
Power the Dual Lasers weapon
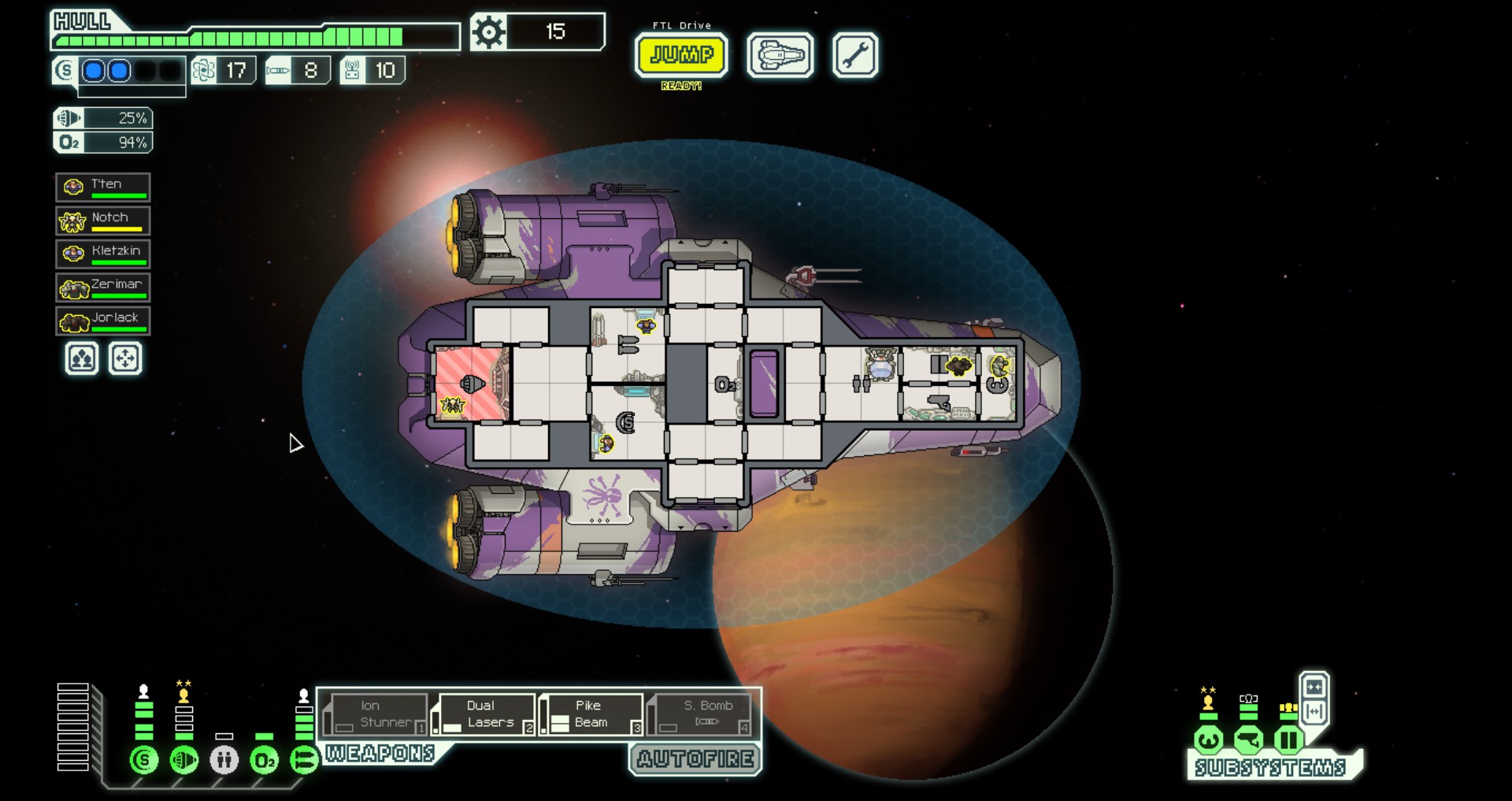(x=484, y=714)
